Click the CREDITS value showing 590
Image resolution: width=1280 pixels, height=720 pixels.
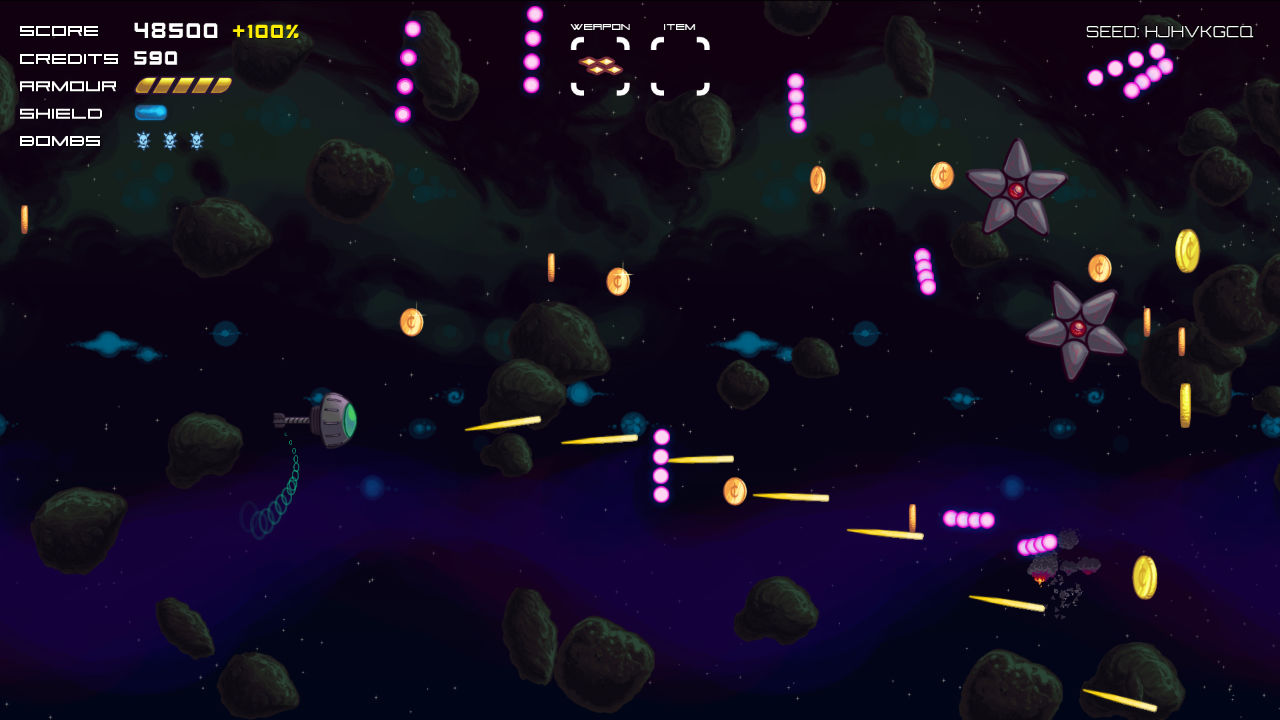(156, 58)
